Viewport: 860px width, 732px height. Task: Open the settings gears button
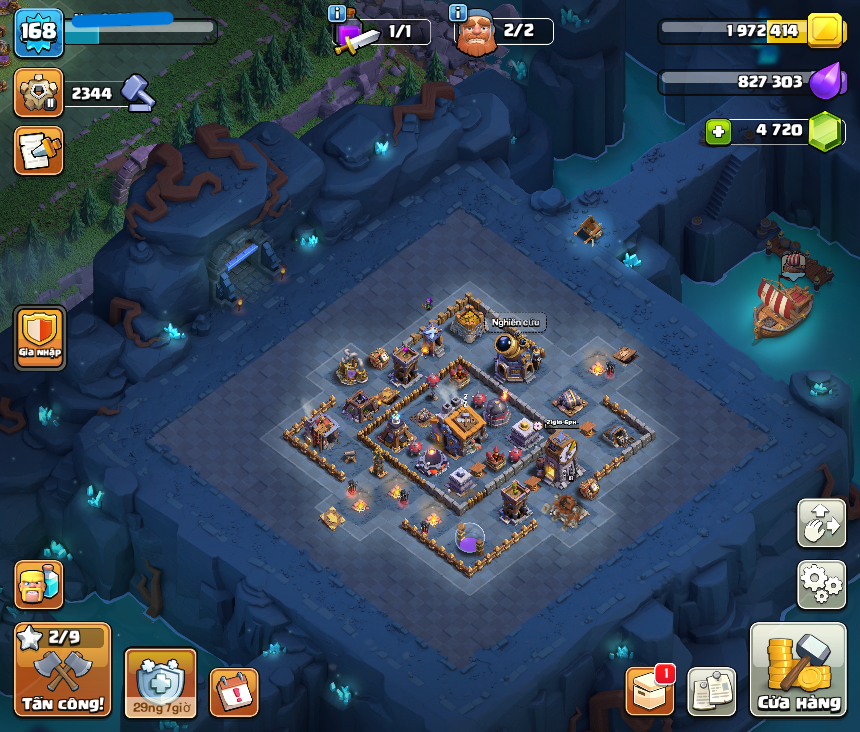821,584
